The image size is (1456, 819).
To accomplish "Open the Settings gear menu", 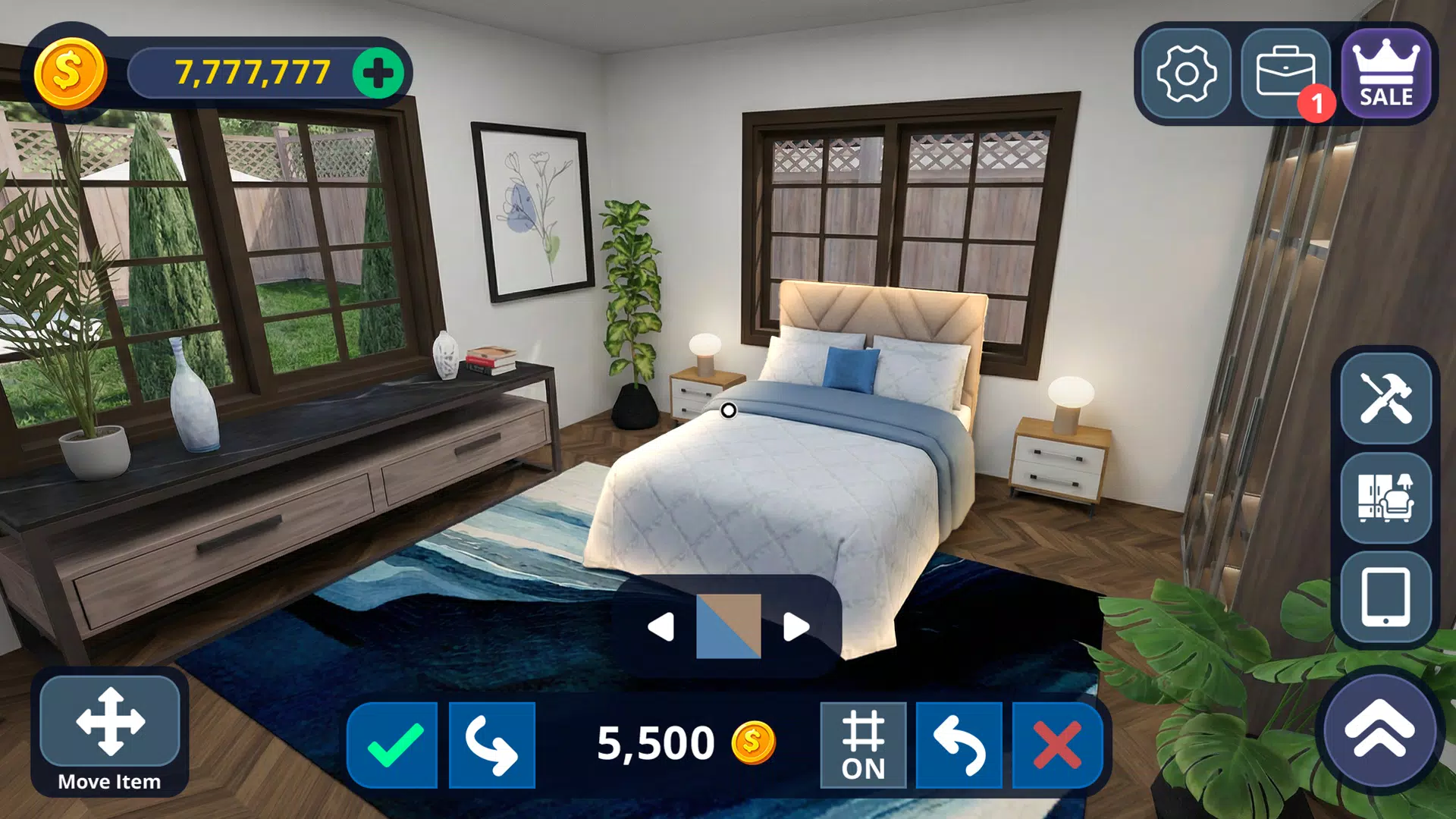I will tap(1188, 74).
